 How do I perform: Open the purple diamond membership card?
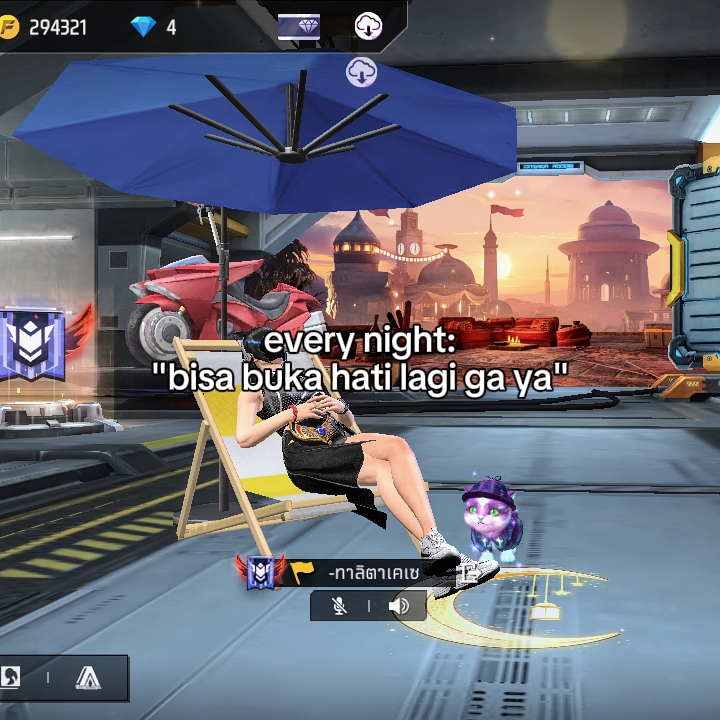coord(299,27)
